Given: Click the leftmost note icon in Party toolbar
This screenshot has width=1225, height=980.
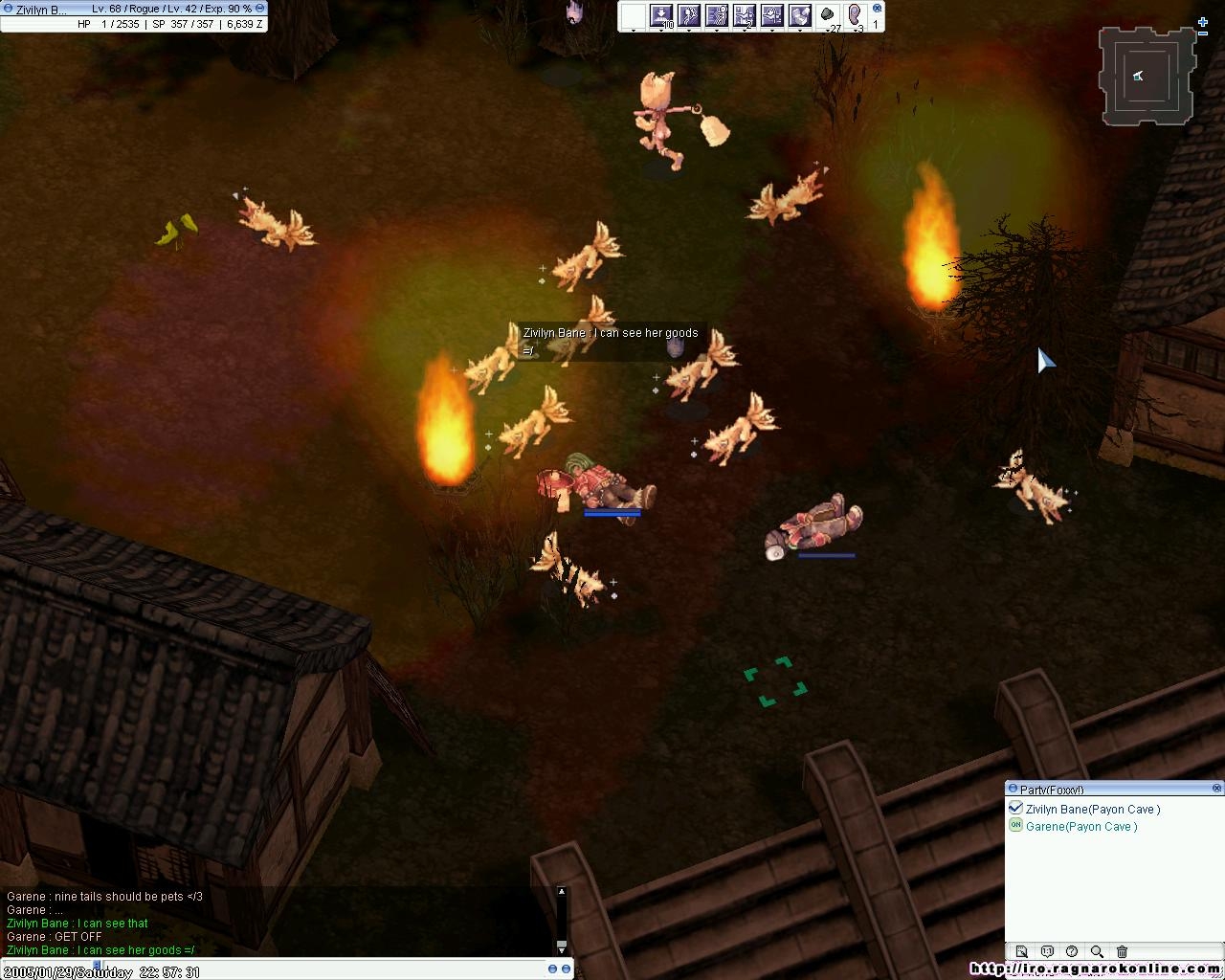Looking at the screenshot, I should pyautogui.click(x=1021, y=951).
